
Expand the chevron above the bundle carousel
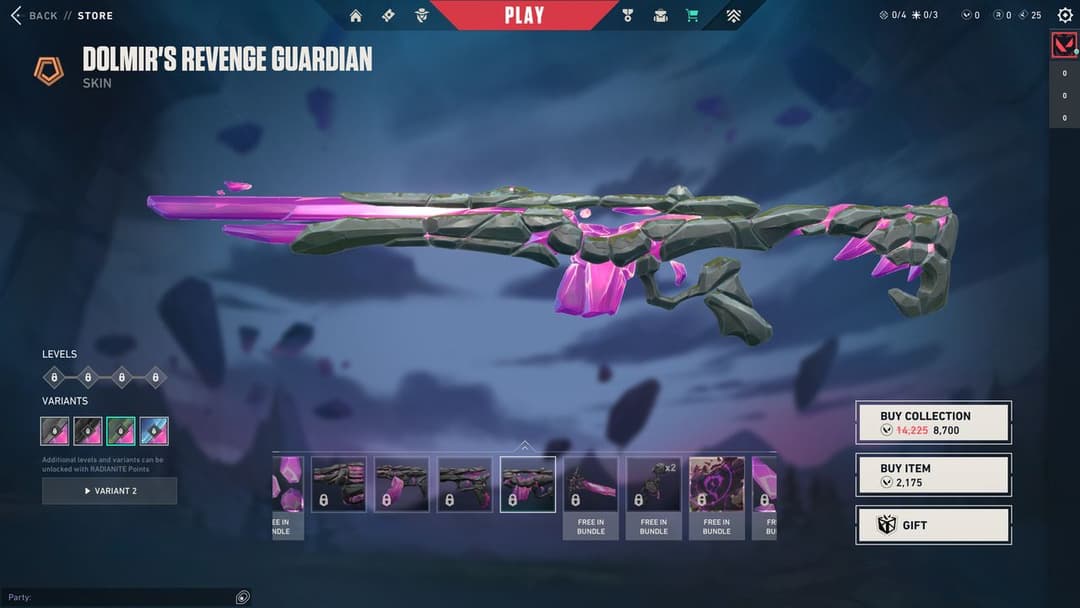click(x=525, y=446)
